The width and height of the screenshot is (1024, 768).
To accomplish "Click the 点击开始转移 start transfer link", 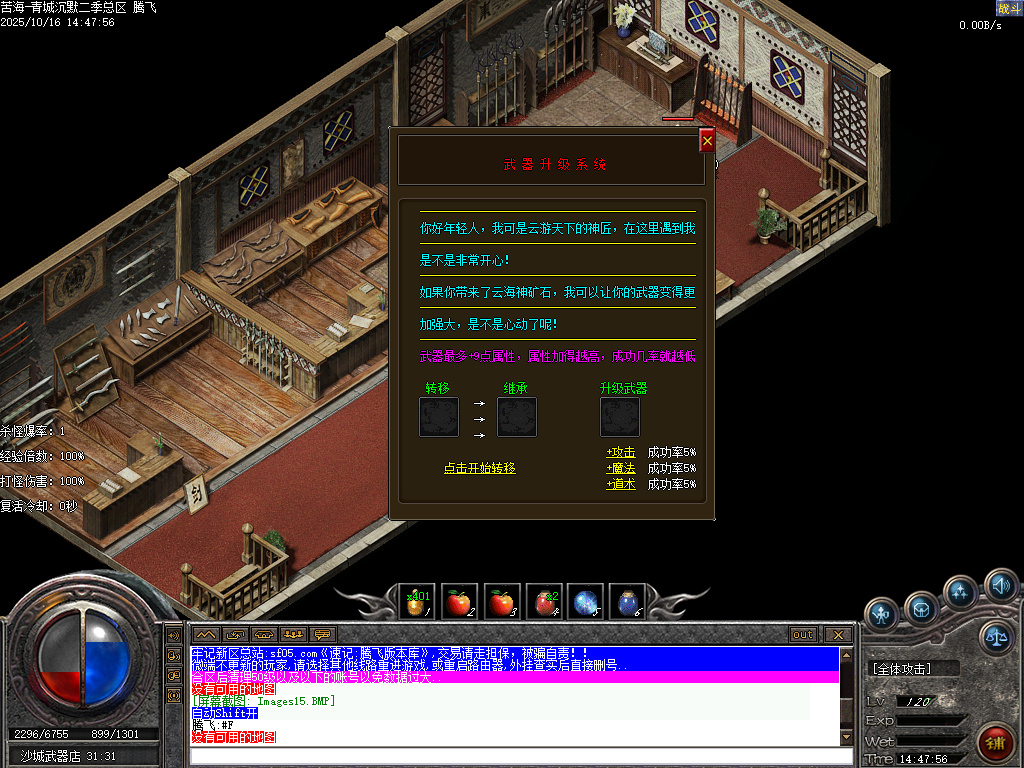I will (x=480, y=468).
